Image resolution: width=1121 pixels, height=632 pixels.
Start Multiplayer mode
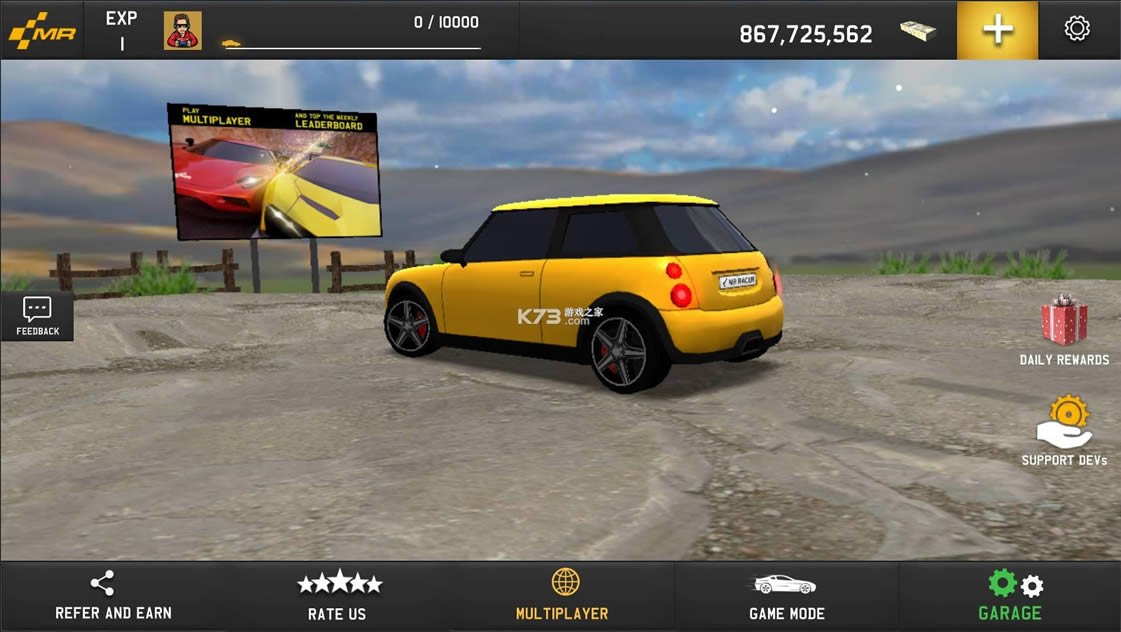(563, 595)
